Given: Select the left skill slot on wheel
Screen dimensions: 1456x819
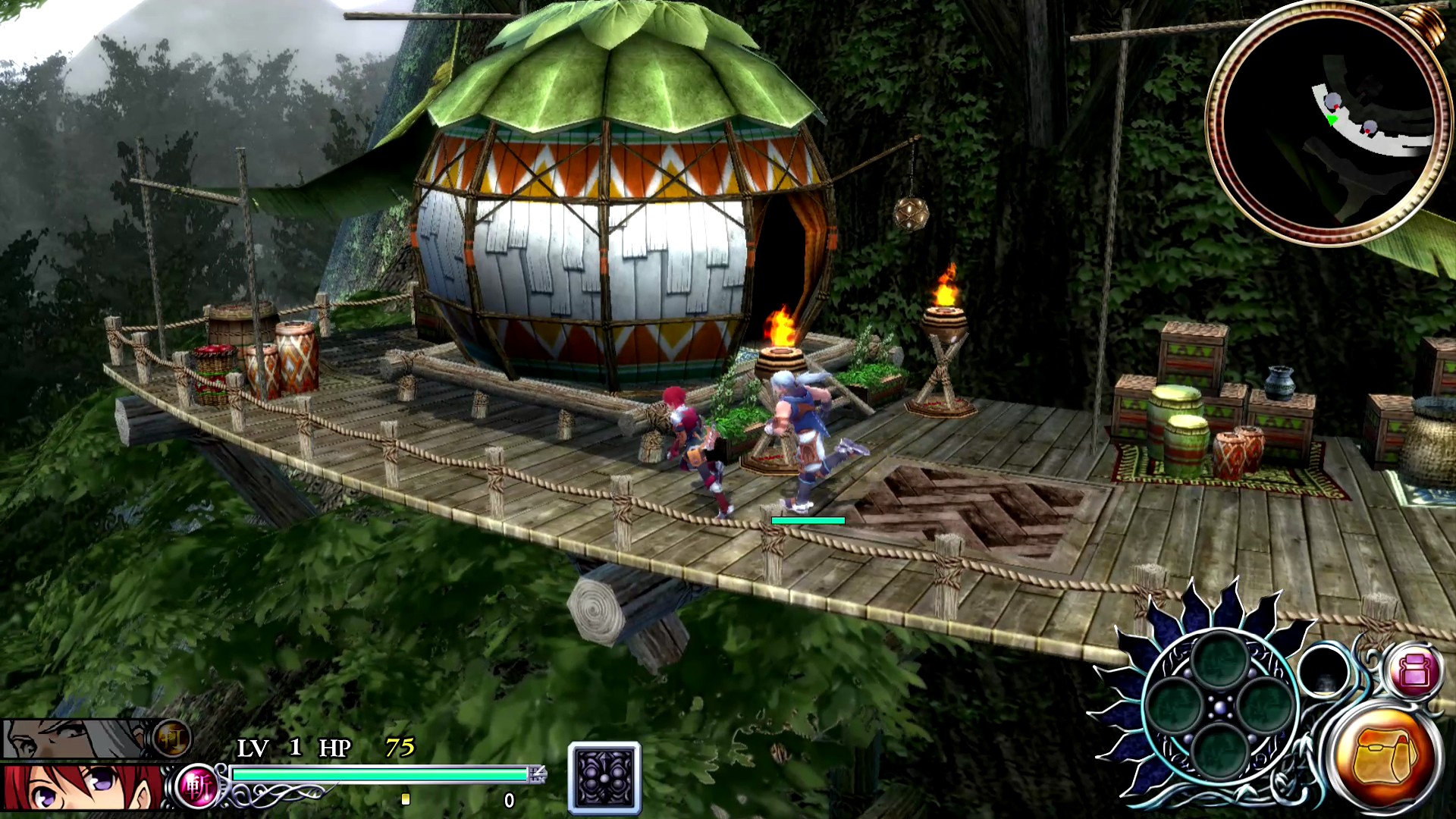Looking at the screenshot, I should point(1175,706).
